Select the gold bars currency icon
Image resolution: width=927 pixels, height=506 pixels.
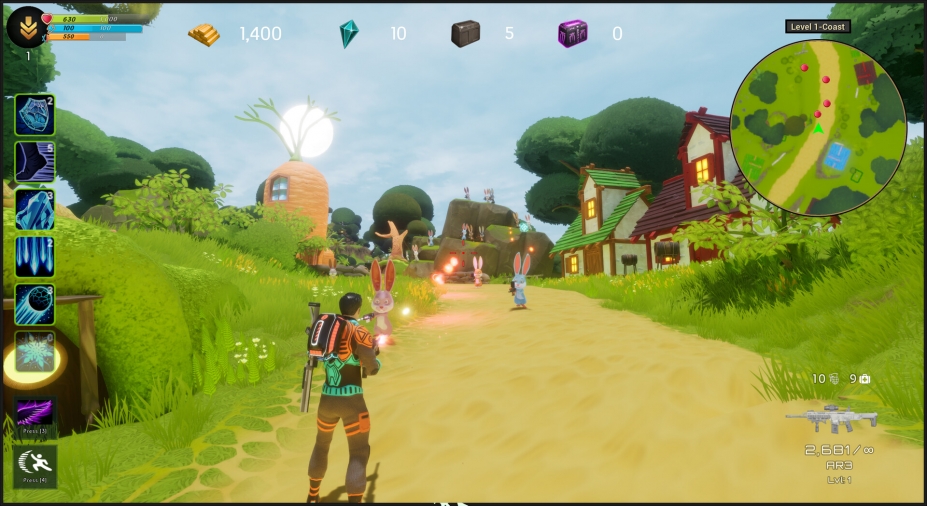[204, 34]
